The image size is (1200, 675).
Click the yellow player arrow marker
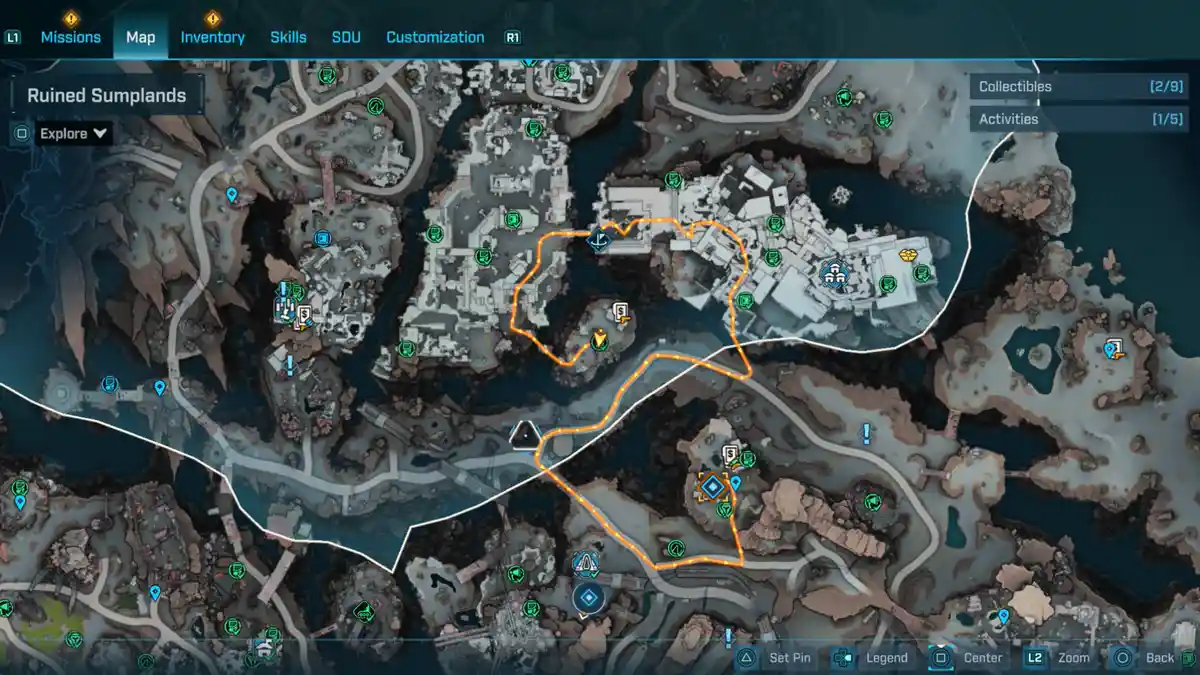click(x=599, y=339)
